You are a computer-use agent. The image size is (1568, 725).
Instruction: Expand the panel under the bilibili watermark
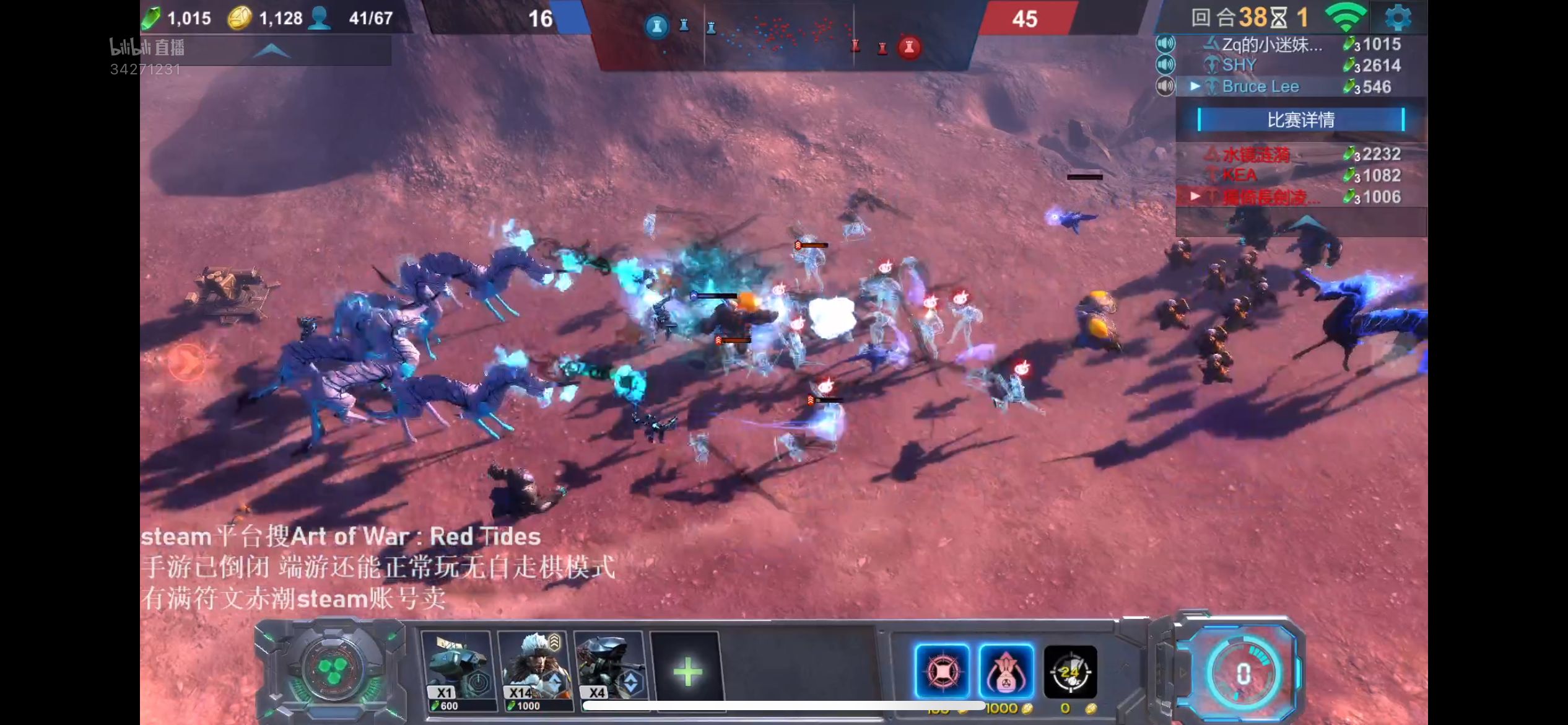click(271, 51)
